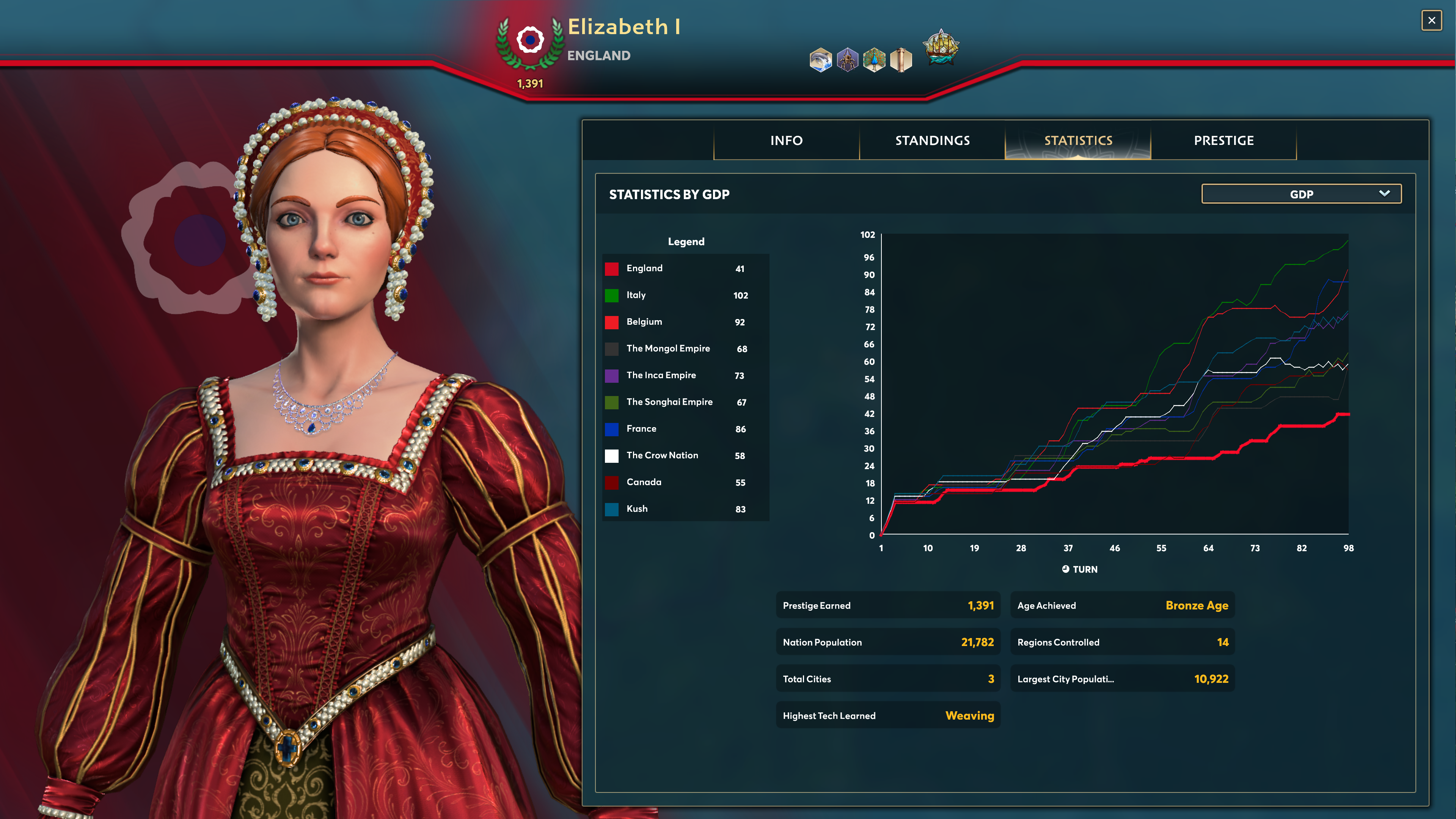The image size is (1456, 819).
Task: Select the Statistics tab
Action: (1078, 140)
